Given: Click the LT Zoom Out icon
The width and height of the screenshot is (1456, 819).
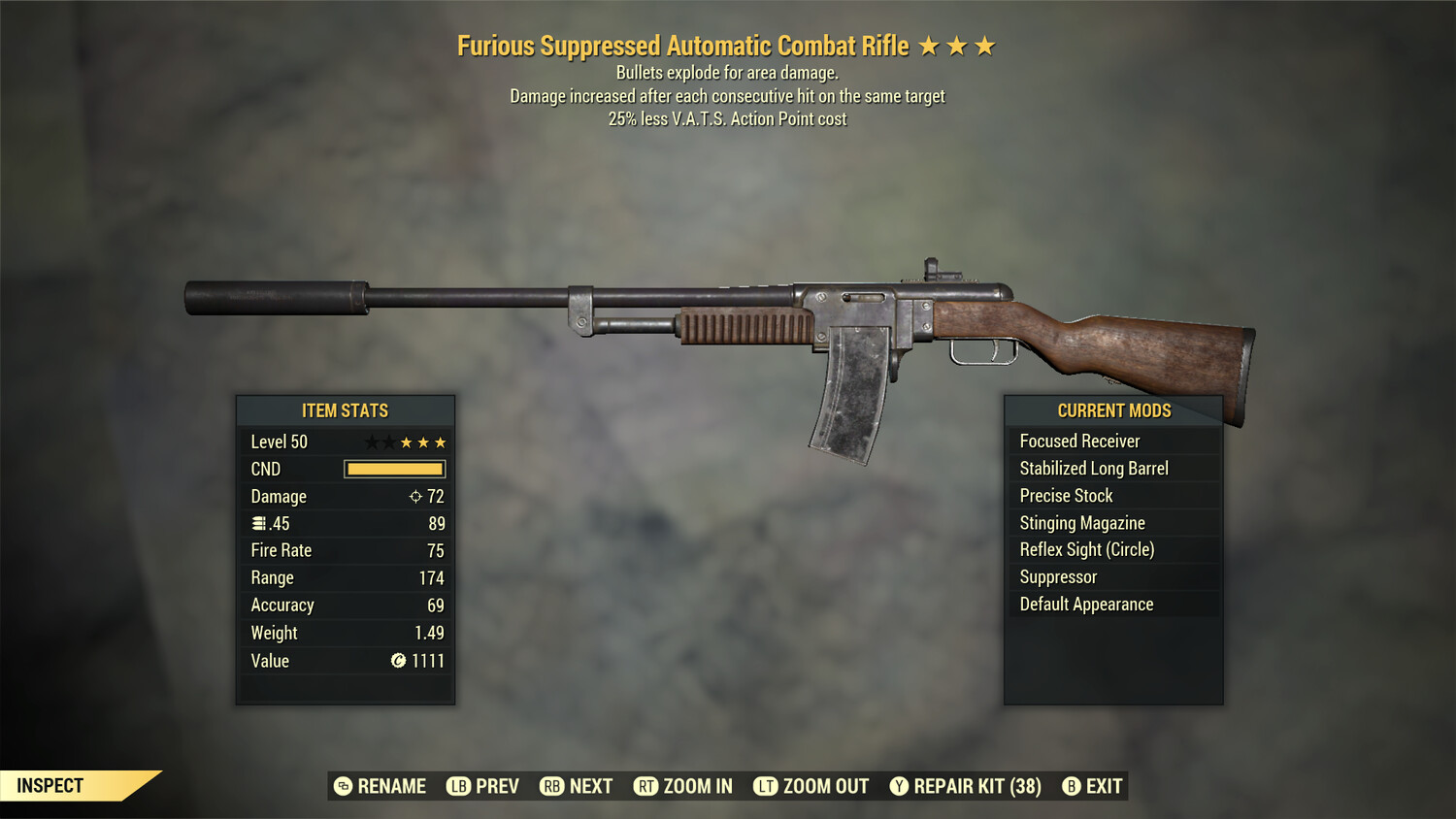Looking at the screenshot, I should [x=767, y=786].
